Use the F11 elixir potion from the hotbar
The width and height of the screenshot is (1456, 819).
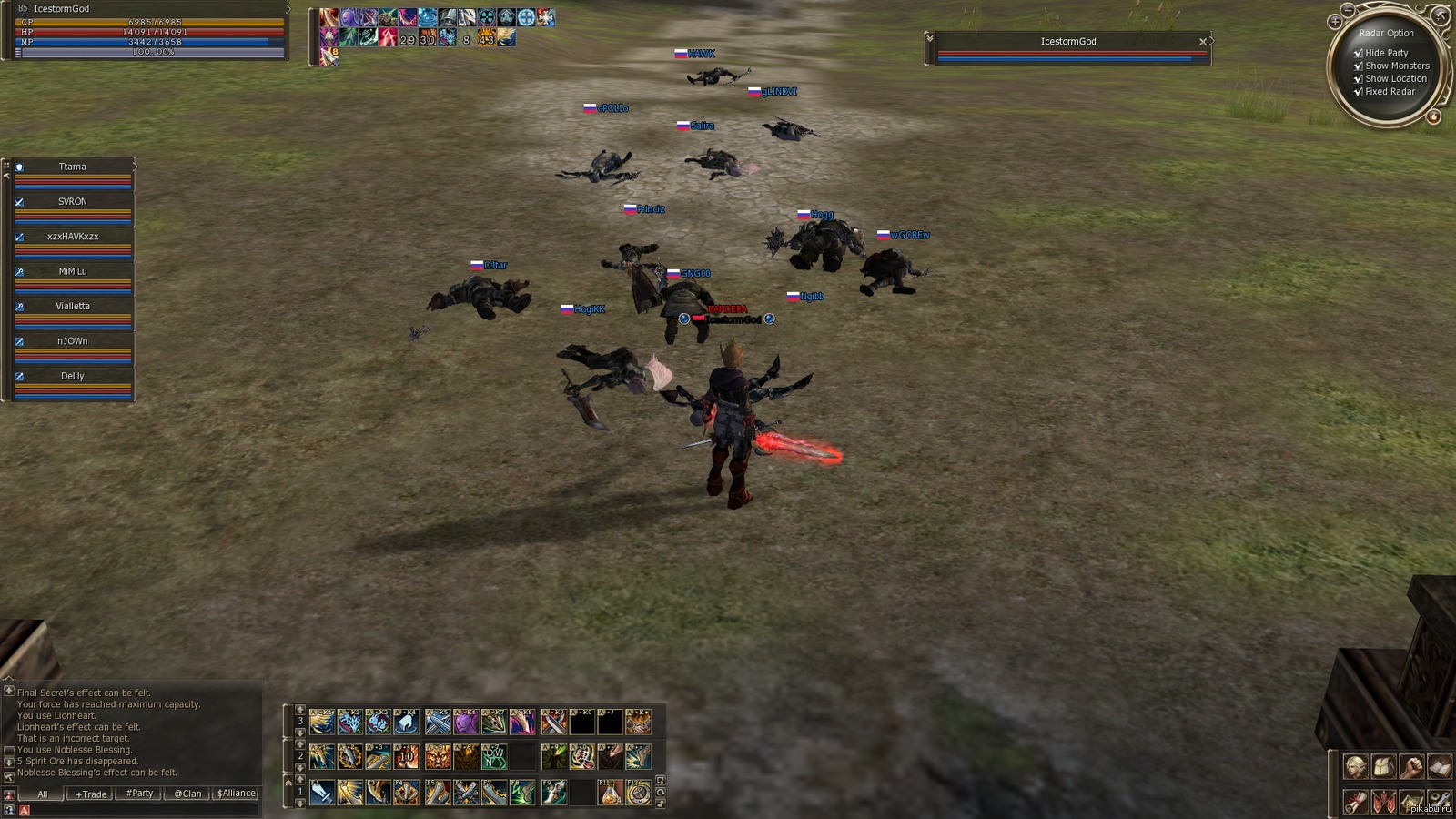(x=612, y=793)
